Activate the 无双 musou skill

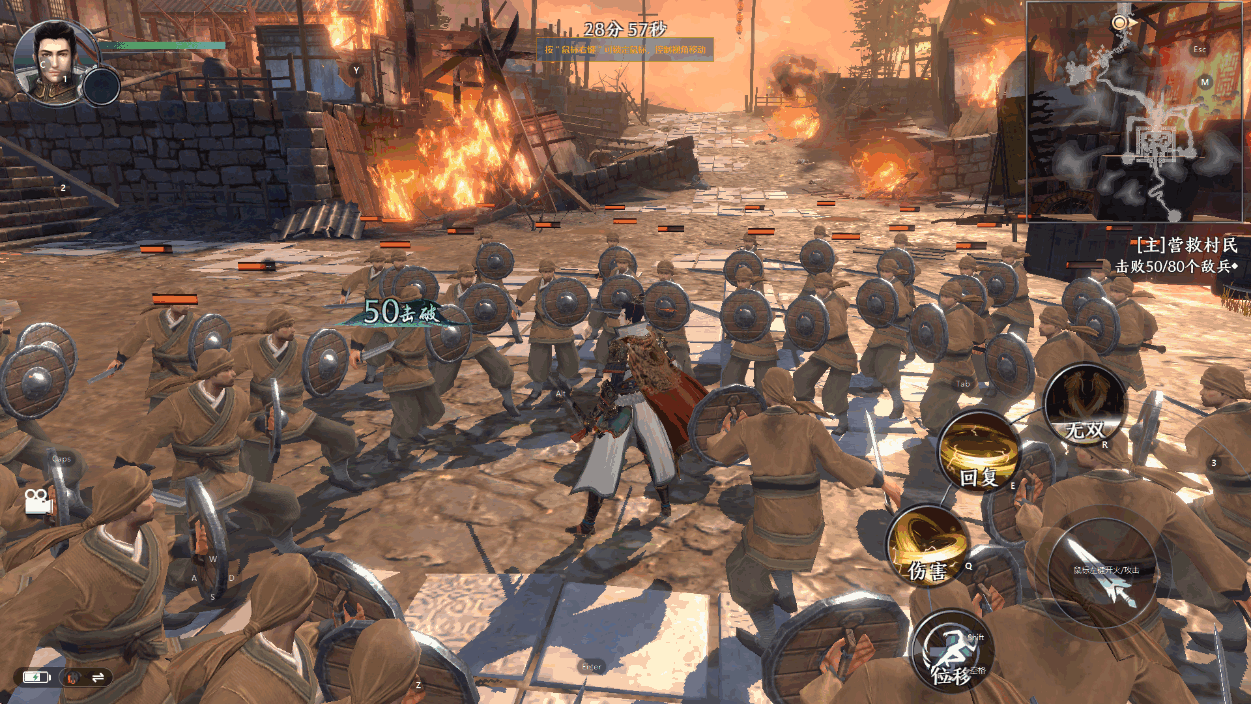(x=1085, y=405)
